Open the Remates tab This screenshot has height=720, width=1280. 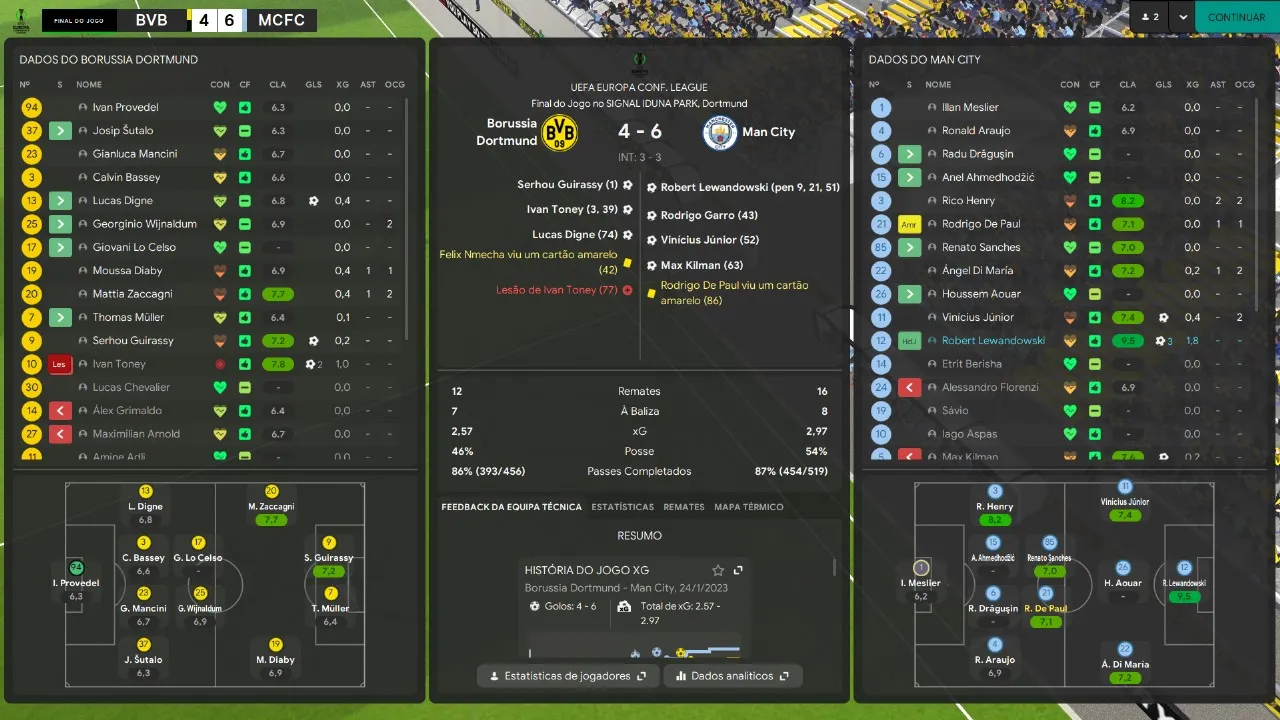[x=684, y=507]
